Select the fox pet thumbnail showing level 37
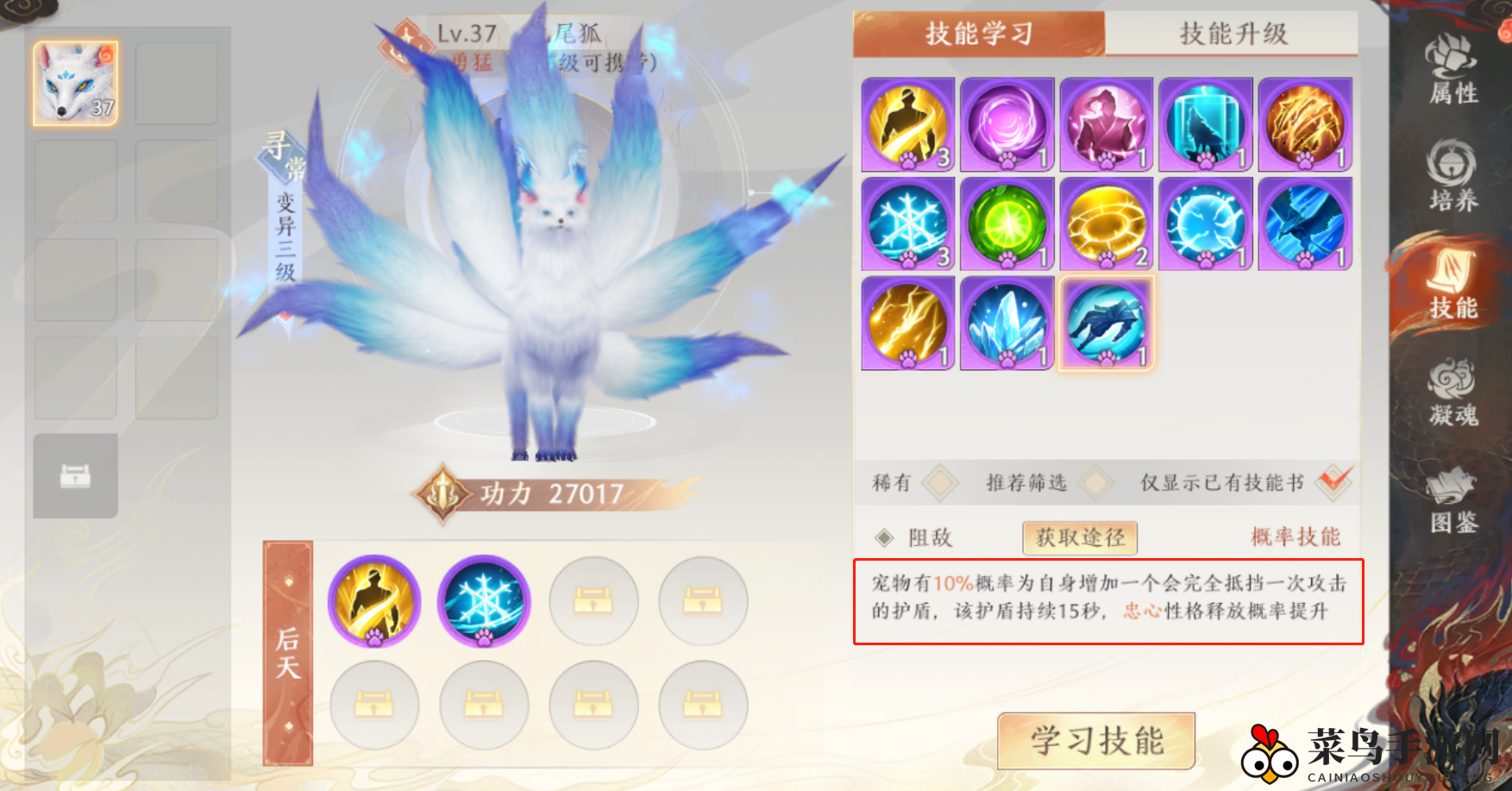This screenshot has height=791, width=1512. click(x=75, y=82)
